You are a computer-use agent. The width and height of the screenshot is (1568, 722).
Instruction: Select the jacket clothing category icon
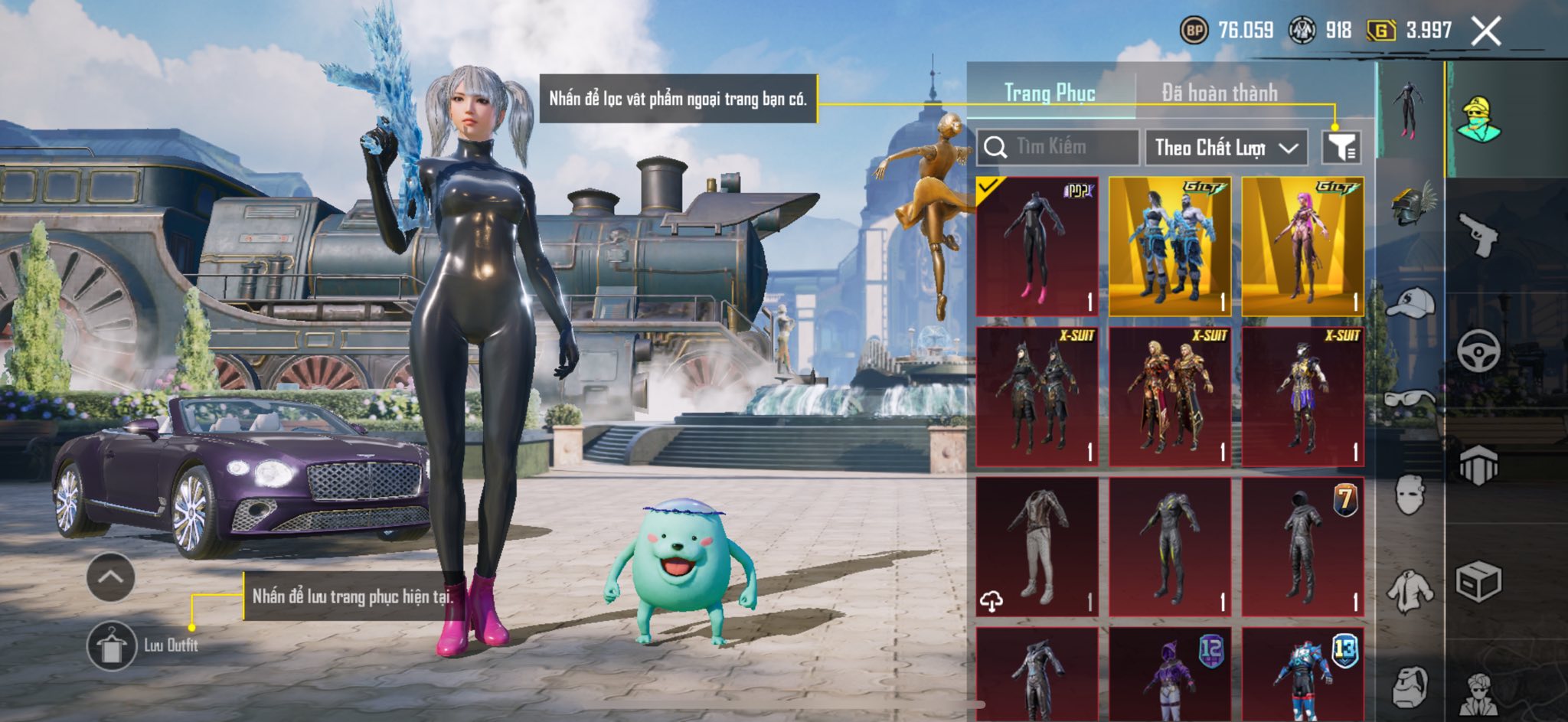click(x=1410, y=592)
